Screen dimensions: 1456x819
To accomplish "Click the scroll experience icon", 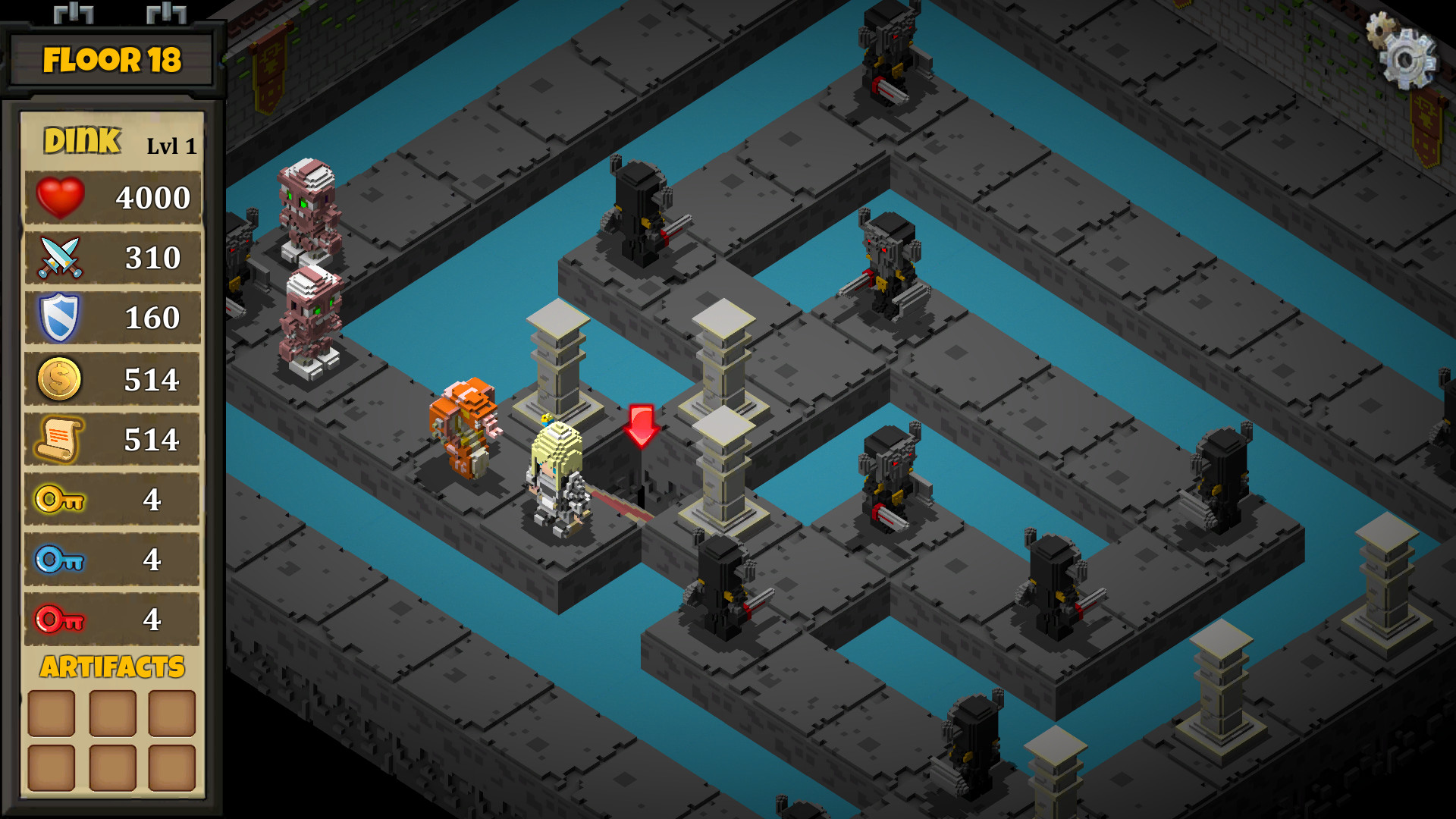I will 59,438.
